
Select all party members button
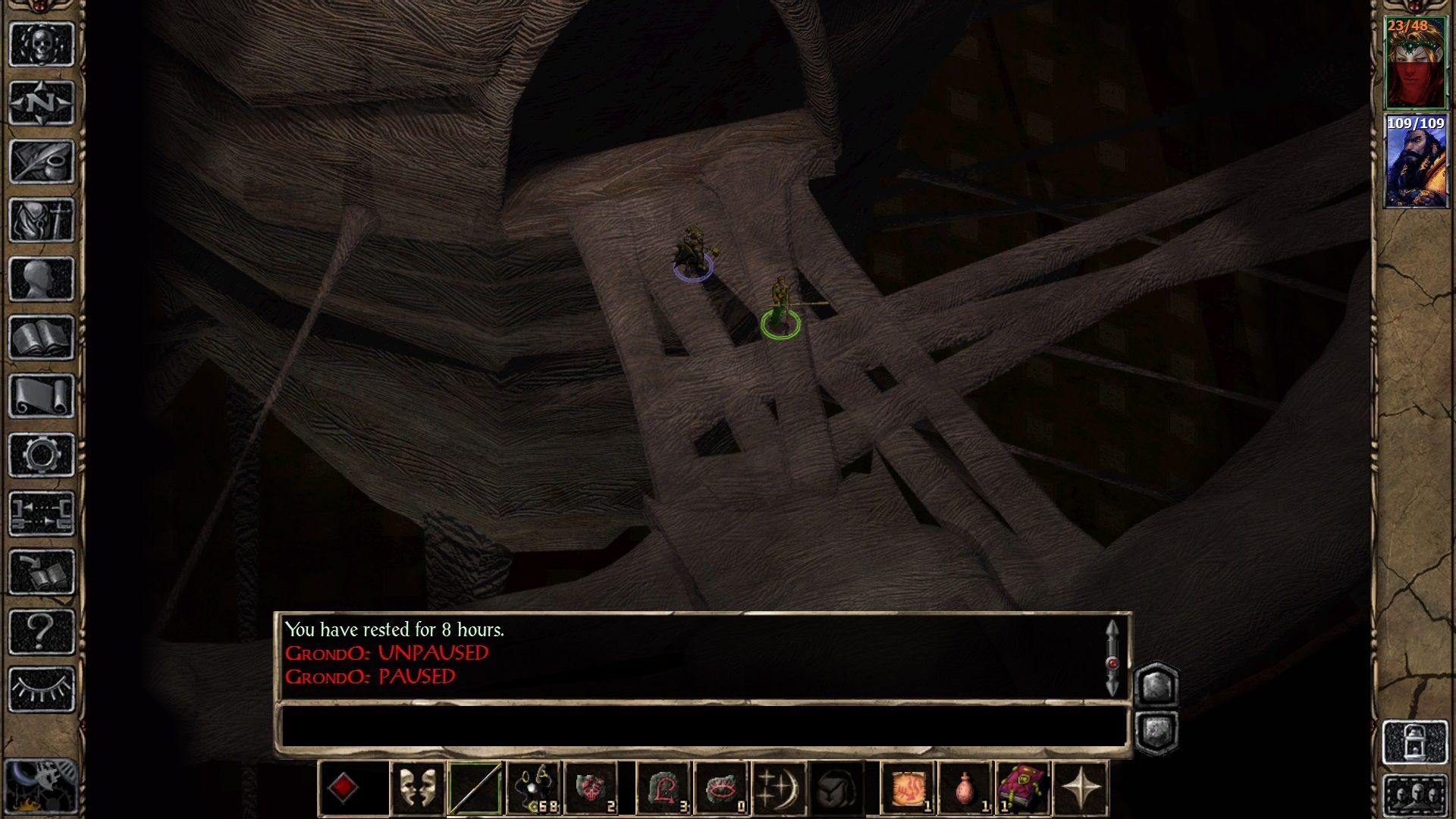point(1415,794)
